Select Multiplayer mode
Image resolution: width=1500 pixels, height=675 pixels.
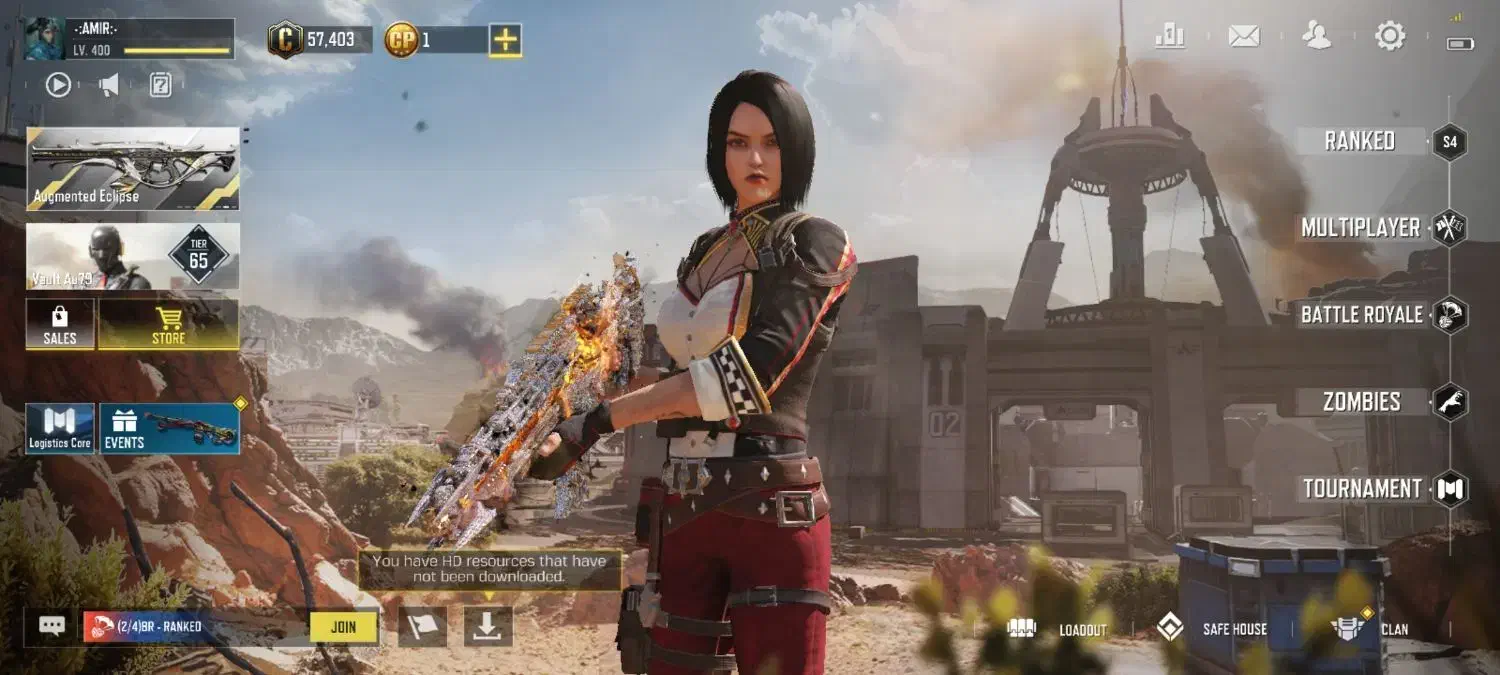click(1361, 228)
